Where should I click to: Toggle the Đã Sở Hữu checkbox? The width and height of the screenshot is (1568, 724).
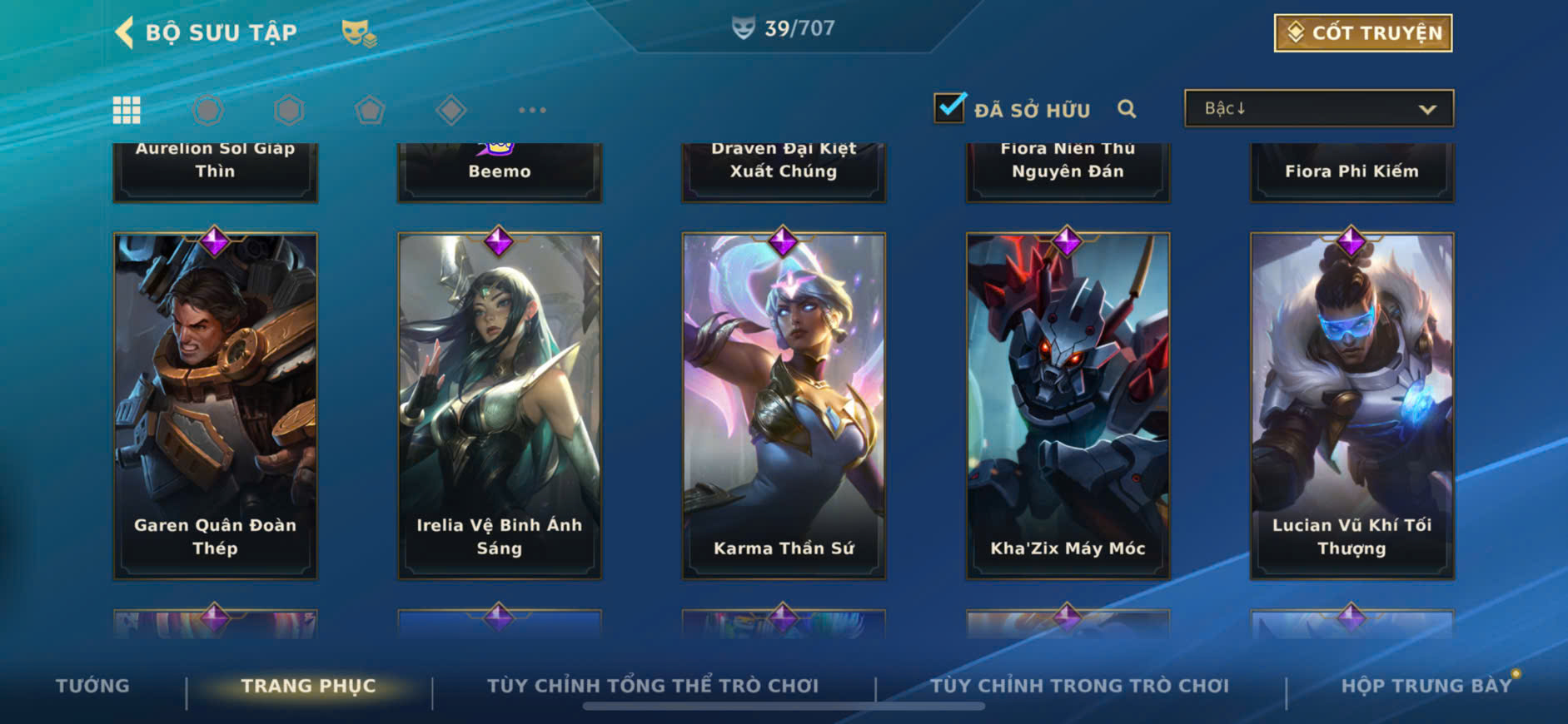[x=949, y=108]
